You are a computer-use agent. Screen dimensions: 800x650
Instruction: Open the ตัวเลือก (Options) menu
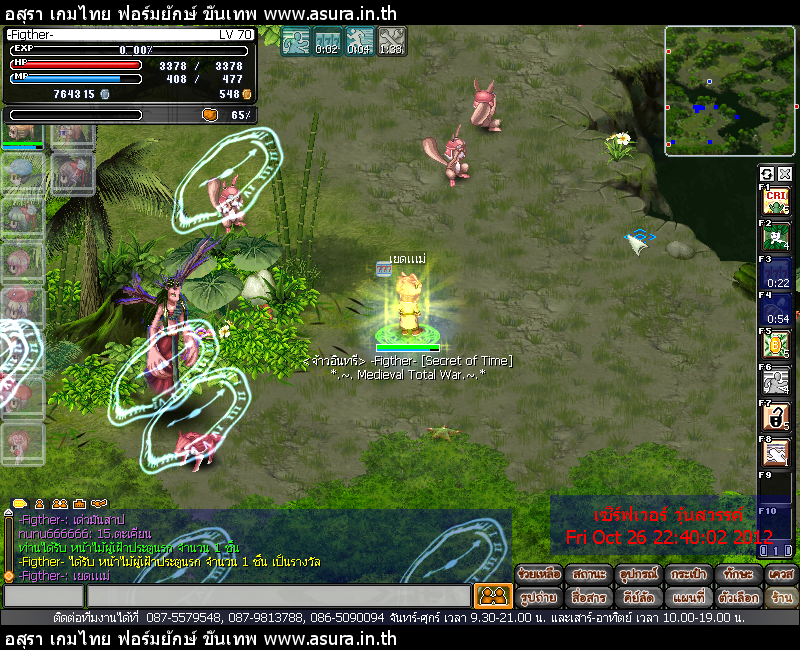click(737, 597)
